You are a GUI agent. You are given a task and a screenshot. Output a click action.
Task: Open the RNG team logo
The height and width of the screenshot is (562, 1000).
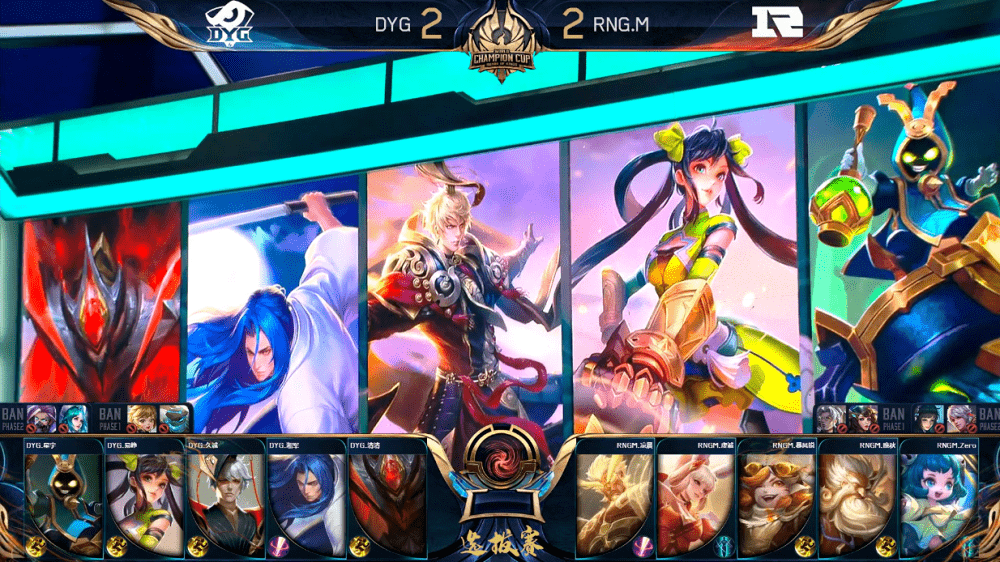[x=777, y=22]
